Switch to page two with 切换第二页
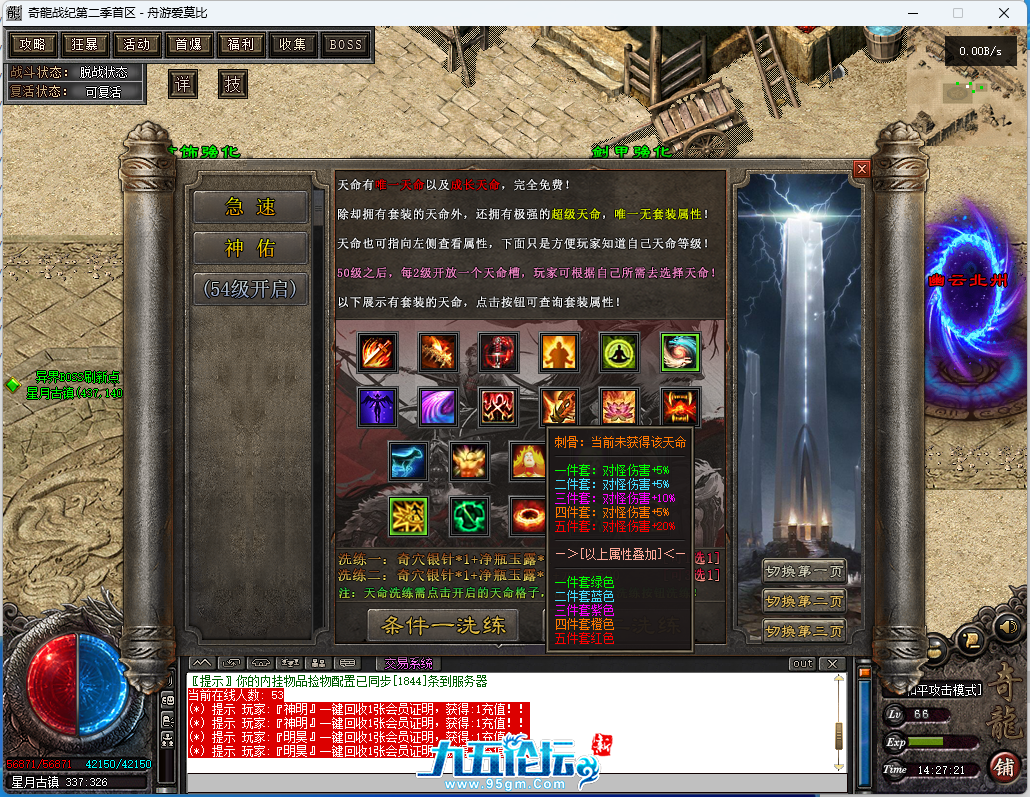Screen dimensions: 1030x797 (x=804, y=601)
